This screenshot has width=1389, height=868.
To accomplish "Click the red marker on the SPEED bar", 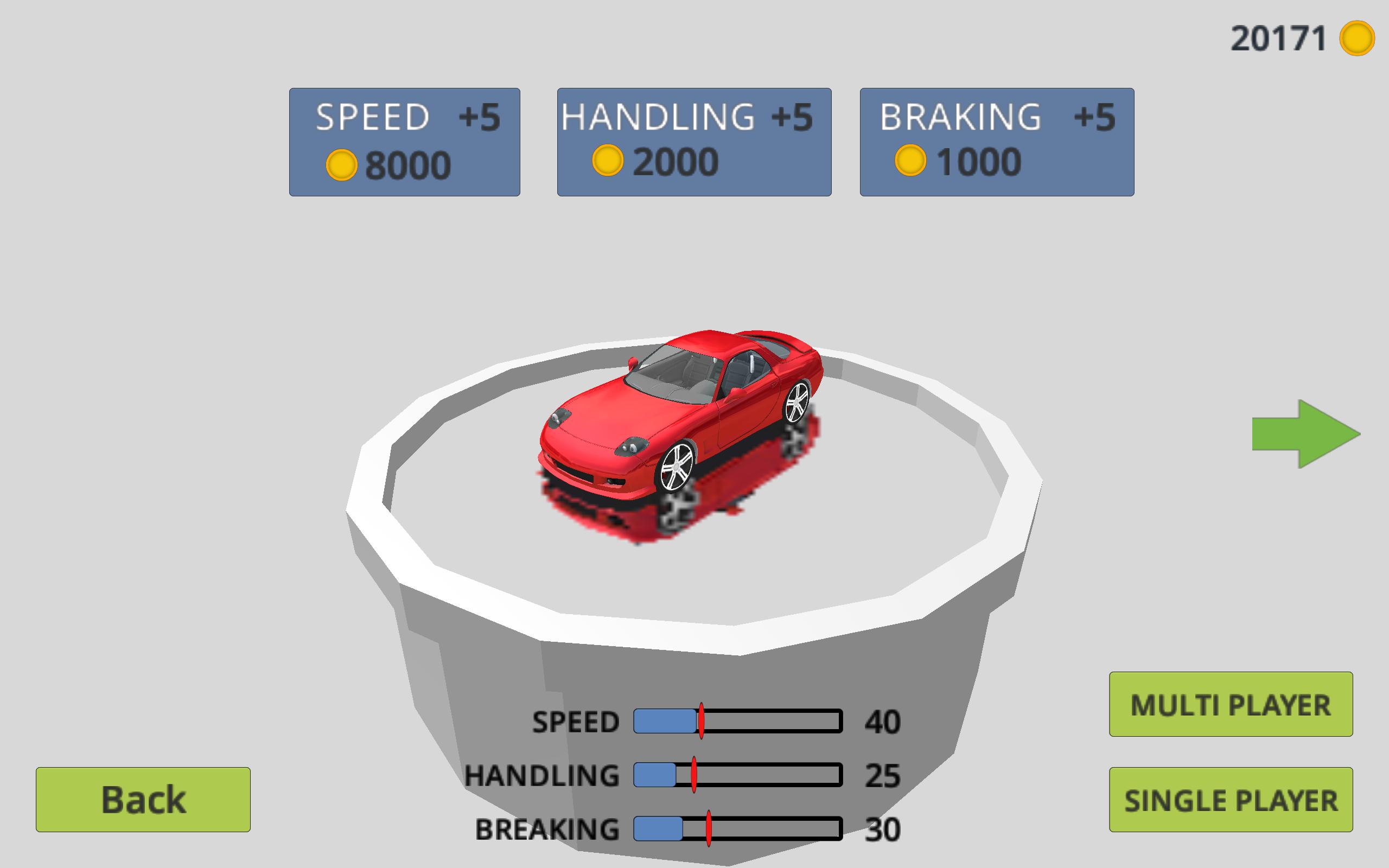I will (702, 722).
